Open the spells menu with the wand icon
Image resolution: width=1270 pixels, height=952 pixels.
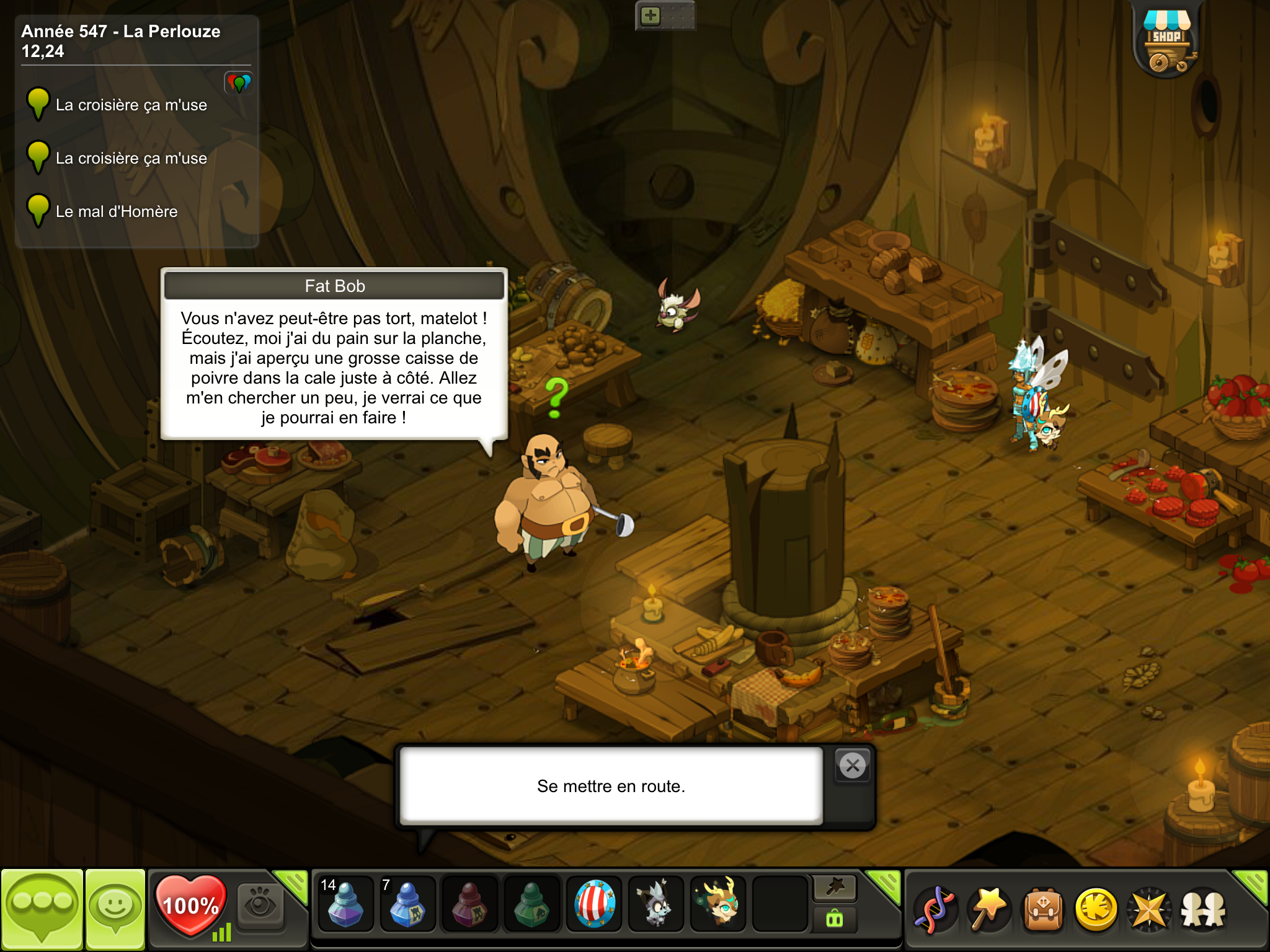coord(990,910)
